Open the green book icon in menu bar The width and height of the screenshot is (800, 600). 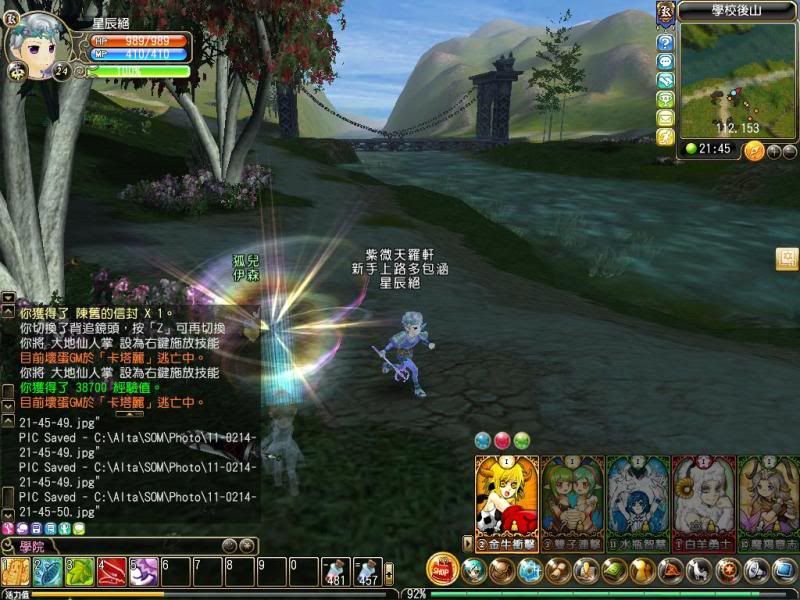(614, 570)
